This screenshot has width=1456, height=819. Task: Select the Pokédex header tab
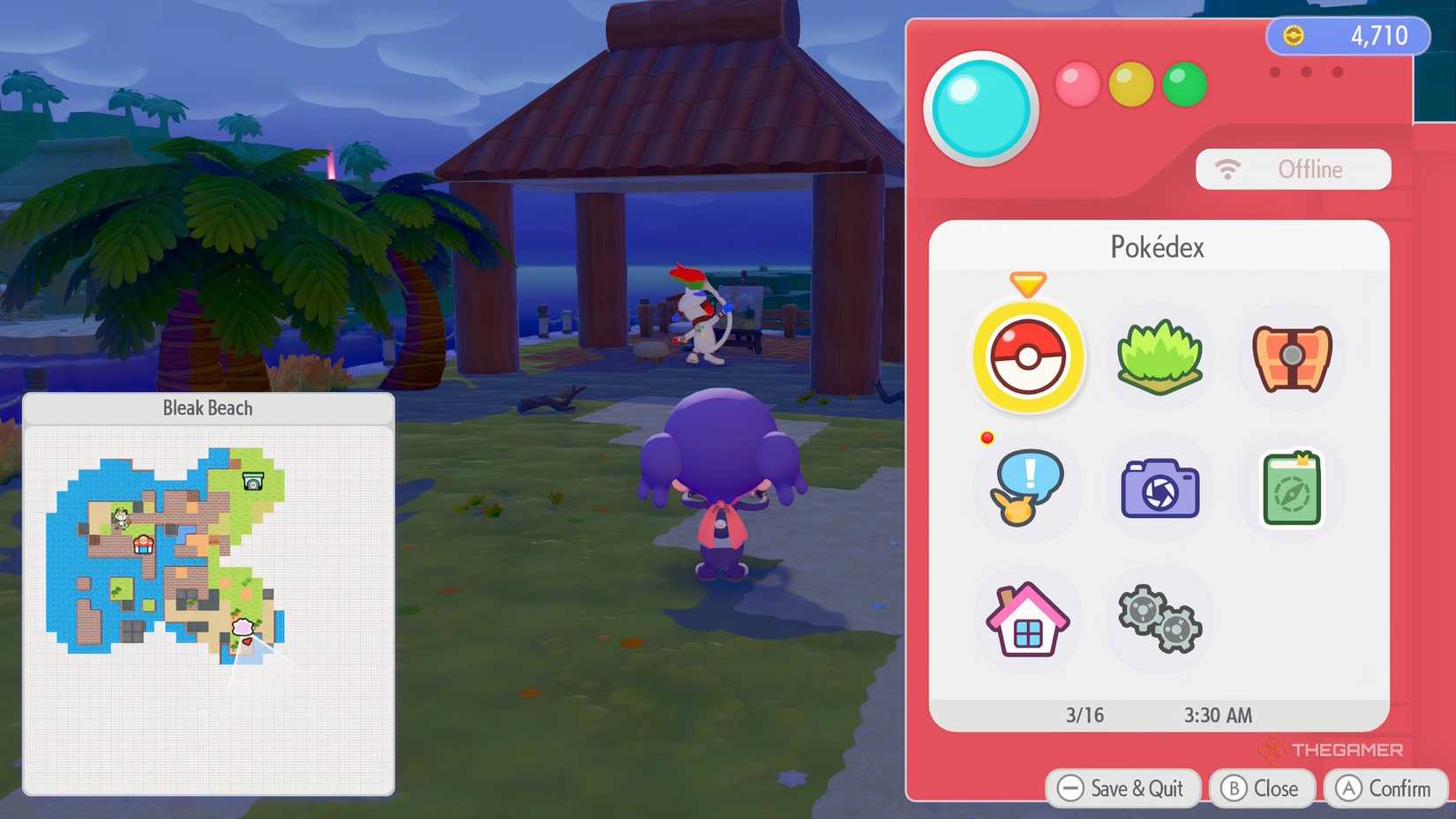coord(1158,248)
